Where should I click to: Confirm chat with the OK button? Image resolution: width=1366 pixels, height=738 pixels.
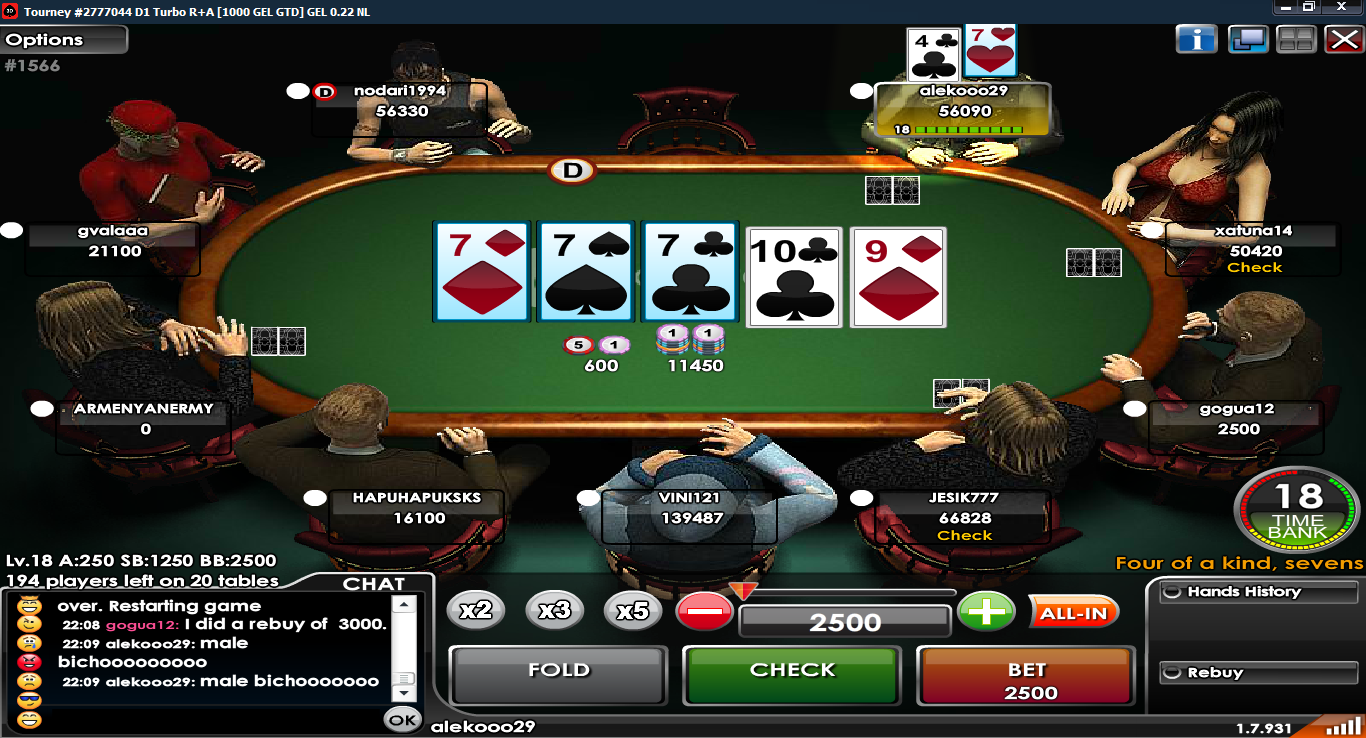[x=403, y=718]
